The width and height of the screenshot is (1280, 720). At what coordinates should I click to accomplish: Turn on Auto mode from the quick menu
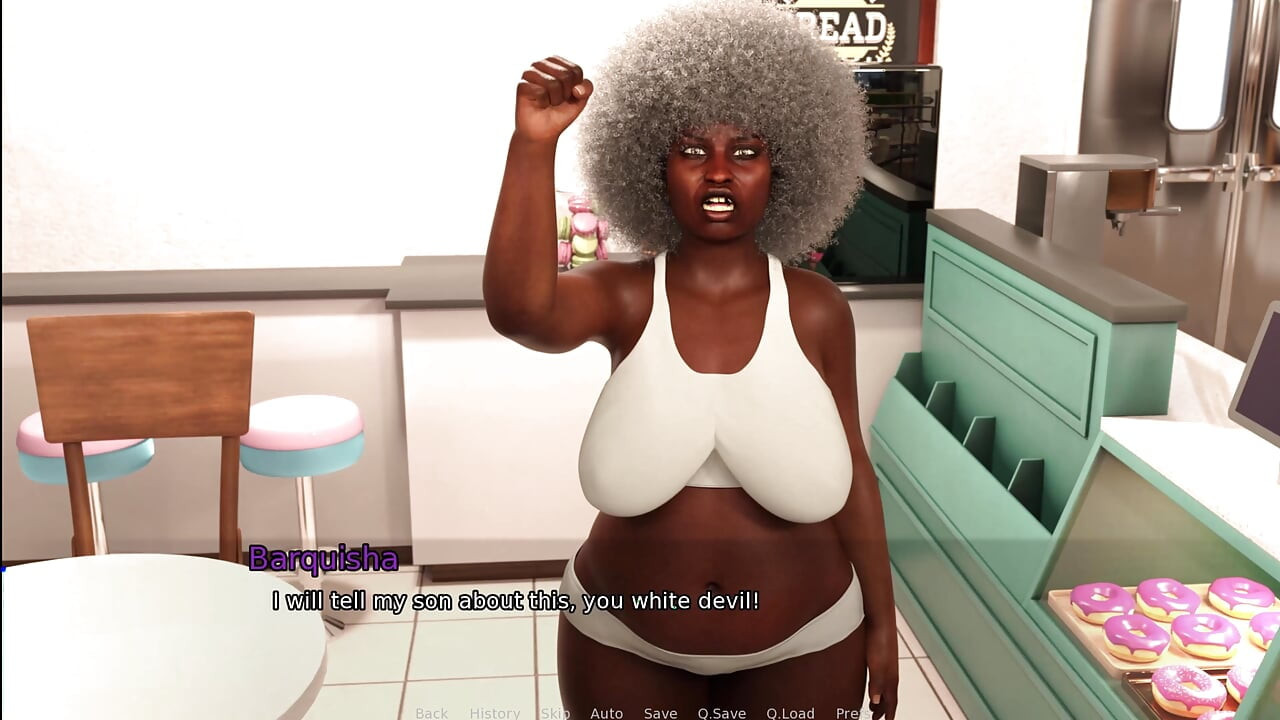pyautogui.click(x=606, y=713)
